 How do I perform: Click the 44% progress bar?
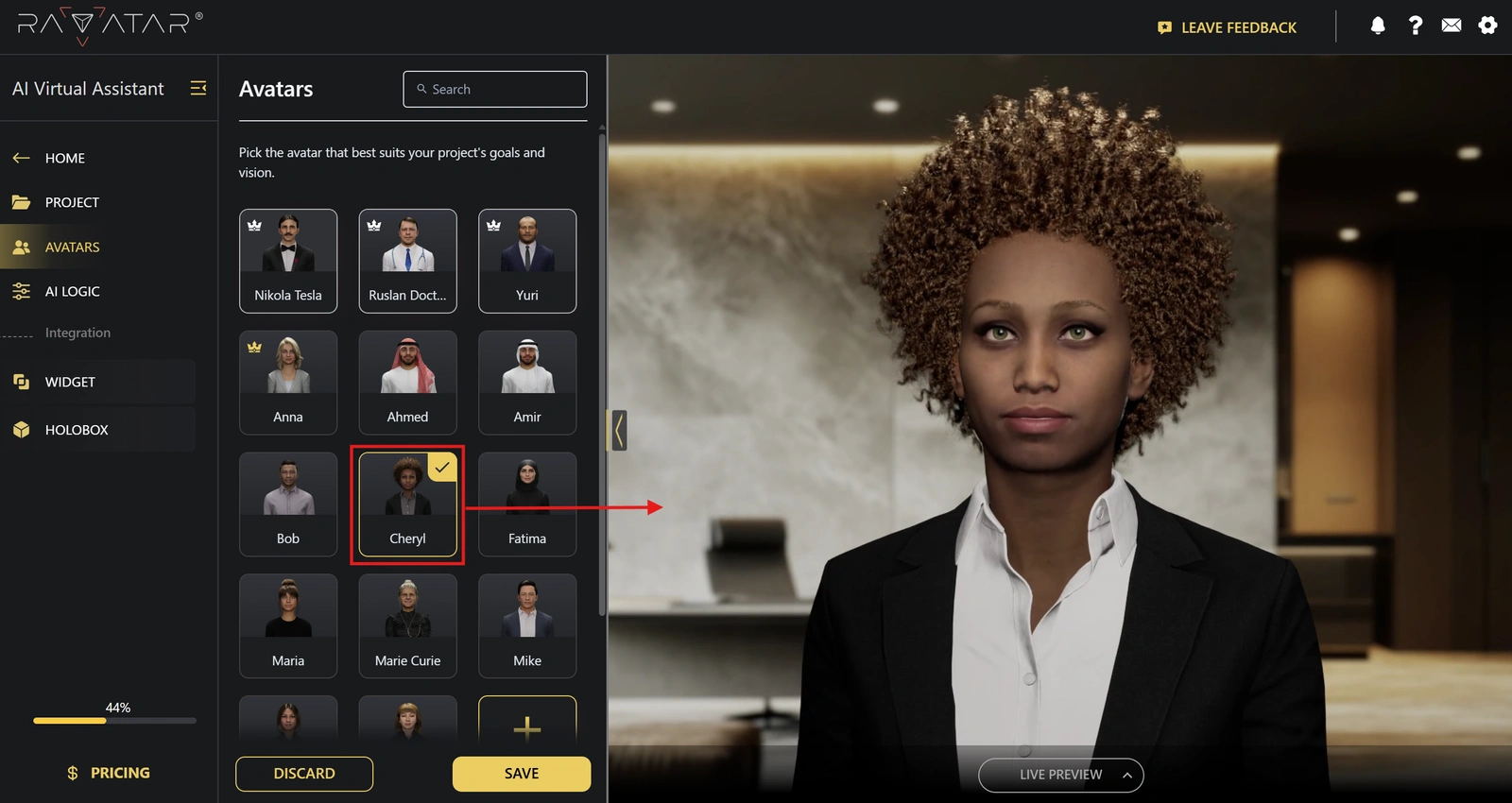click(x=113, y=720)
